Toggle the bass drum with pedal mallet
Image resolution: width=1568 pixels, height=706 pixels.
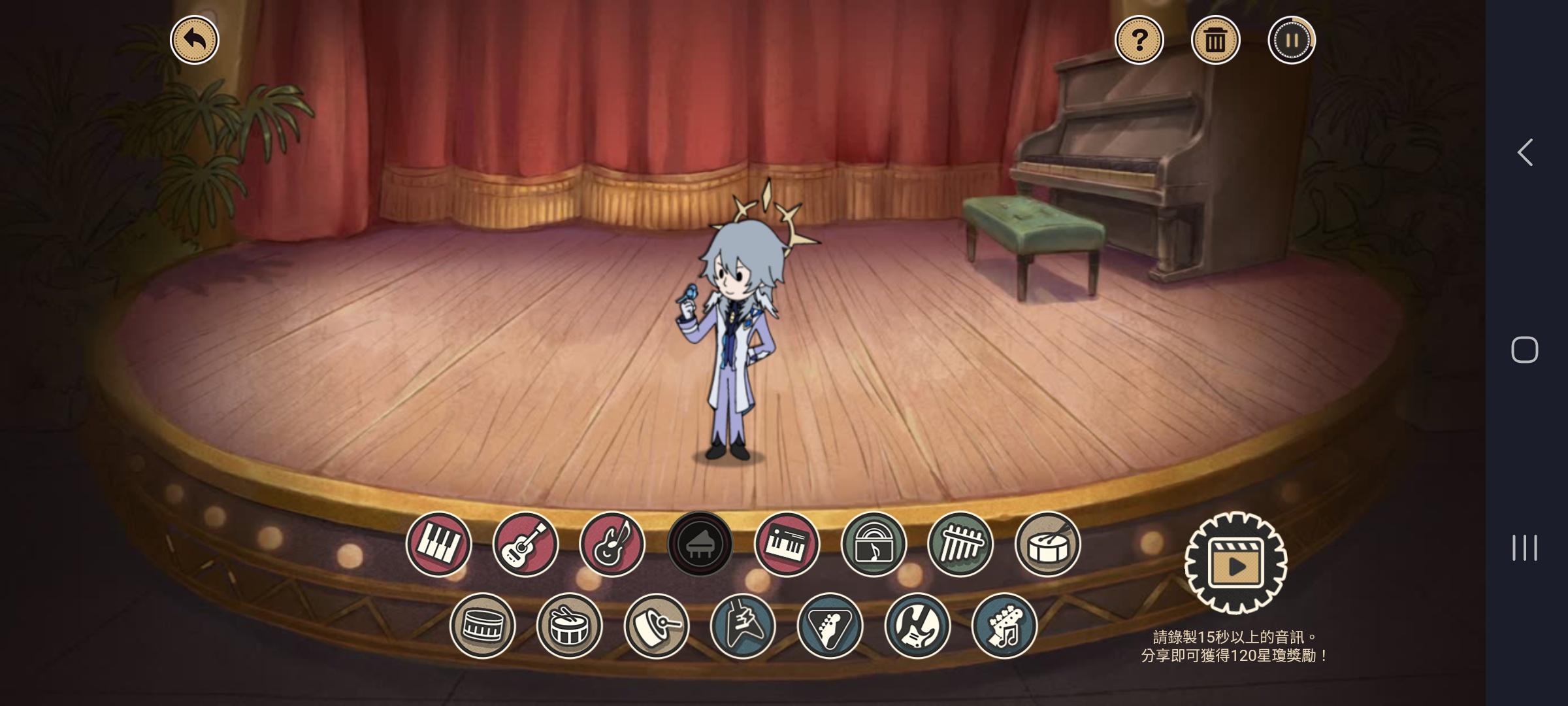point(656,626)
